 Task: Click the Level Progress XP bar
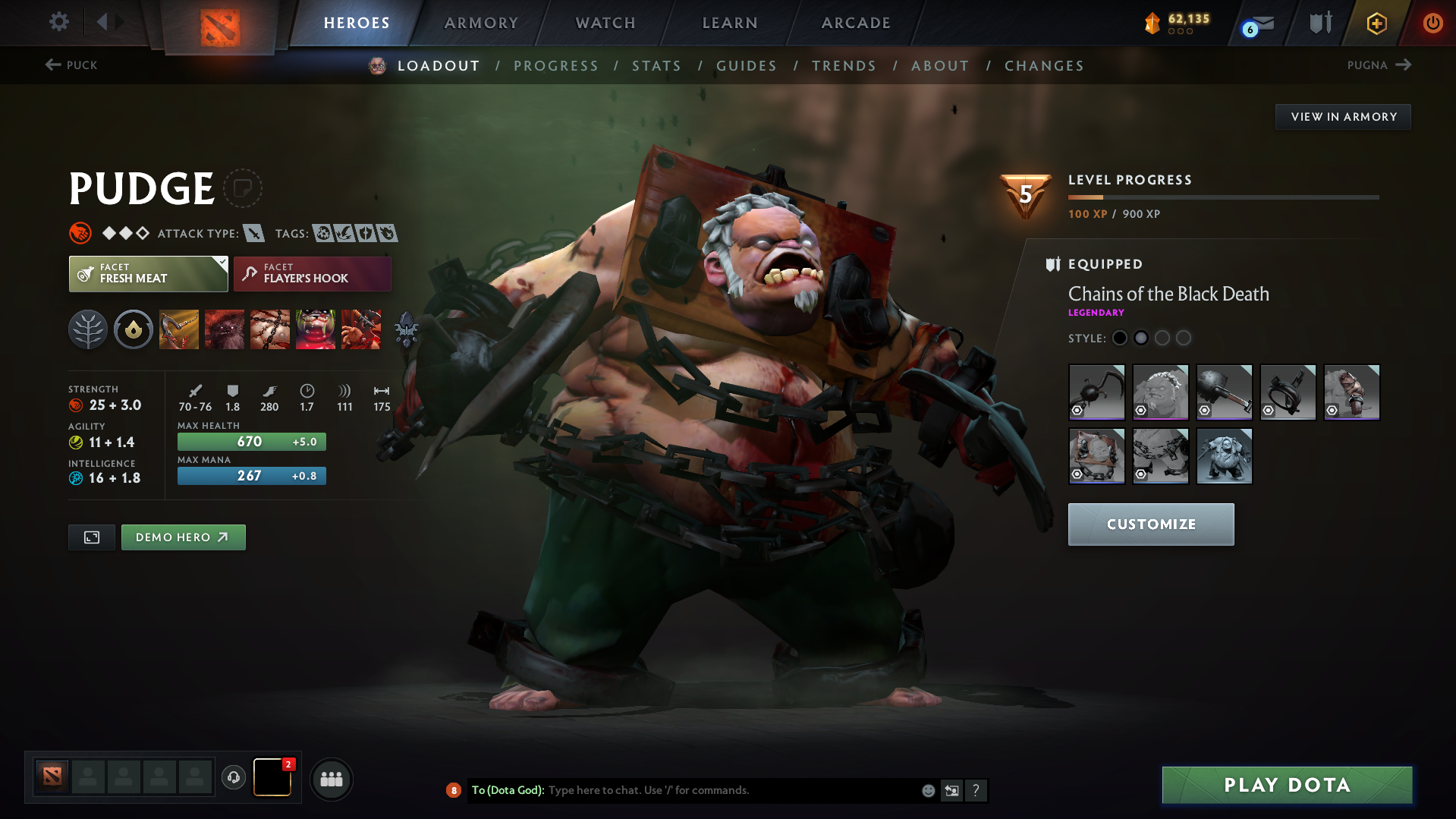click(1223, 197)
